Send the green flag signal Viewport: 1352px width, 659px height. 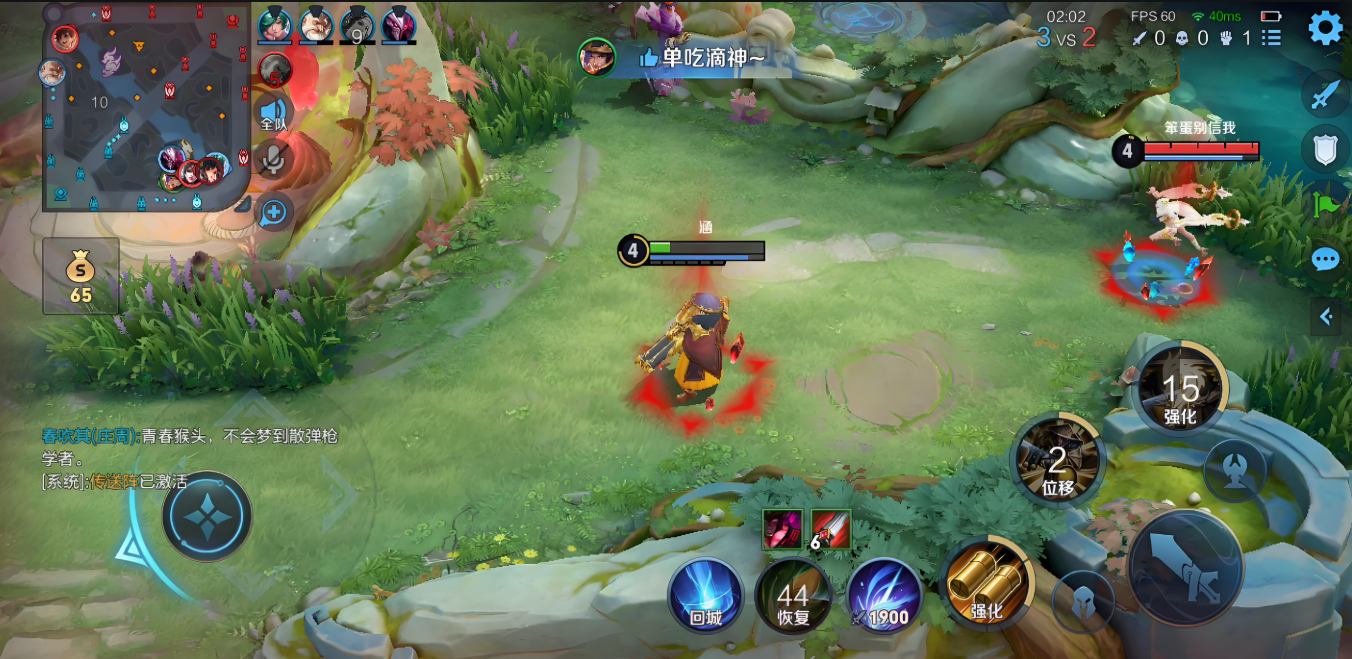[x=1325, y=205]
